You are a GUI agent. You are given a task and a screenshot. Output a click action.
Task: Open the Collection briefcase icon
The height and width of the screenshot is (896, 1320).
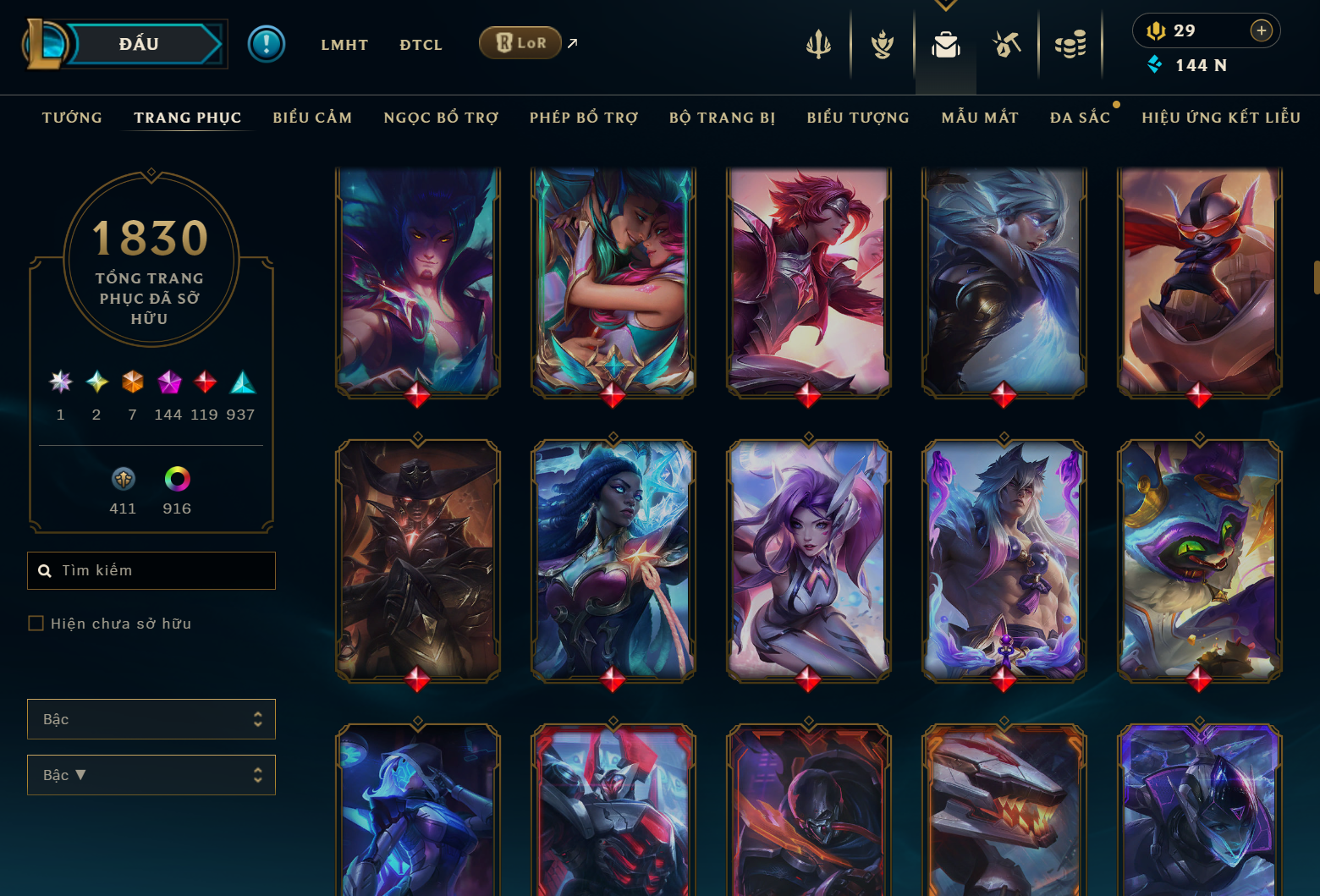click(945, 44)
